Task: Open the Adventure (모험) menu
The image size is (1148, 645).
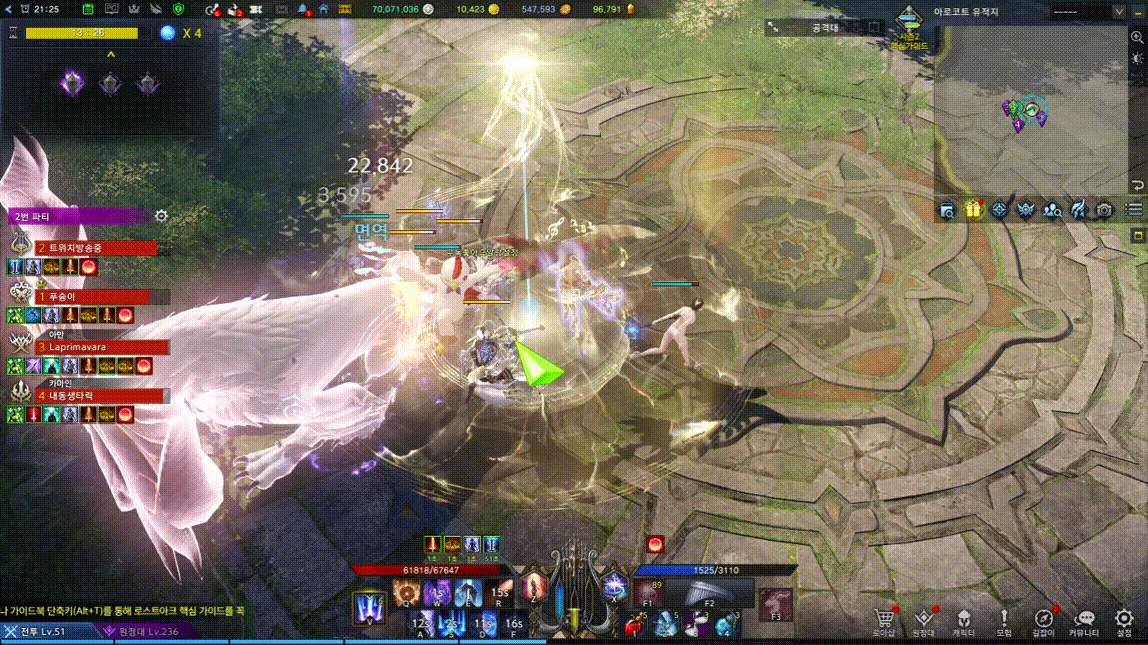Action: (1004, 621)
